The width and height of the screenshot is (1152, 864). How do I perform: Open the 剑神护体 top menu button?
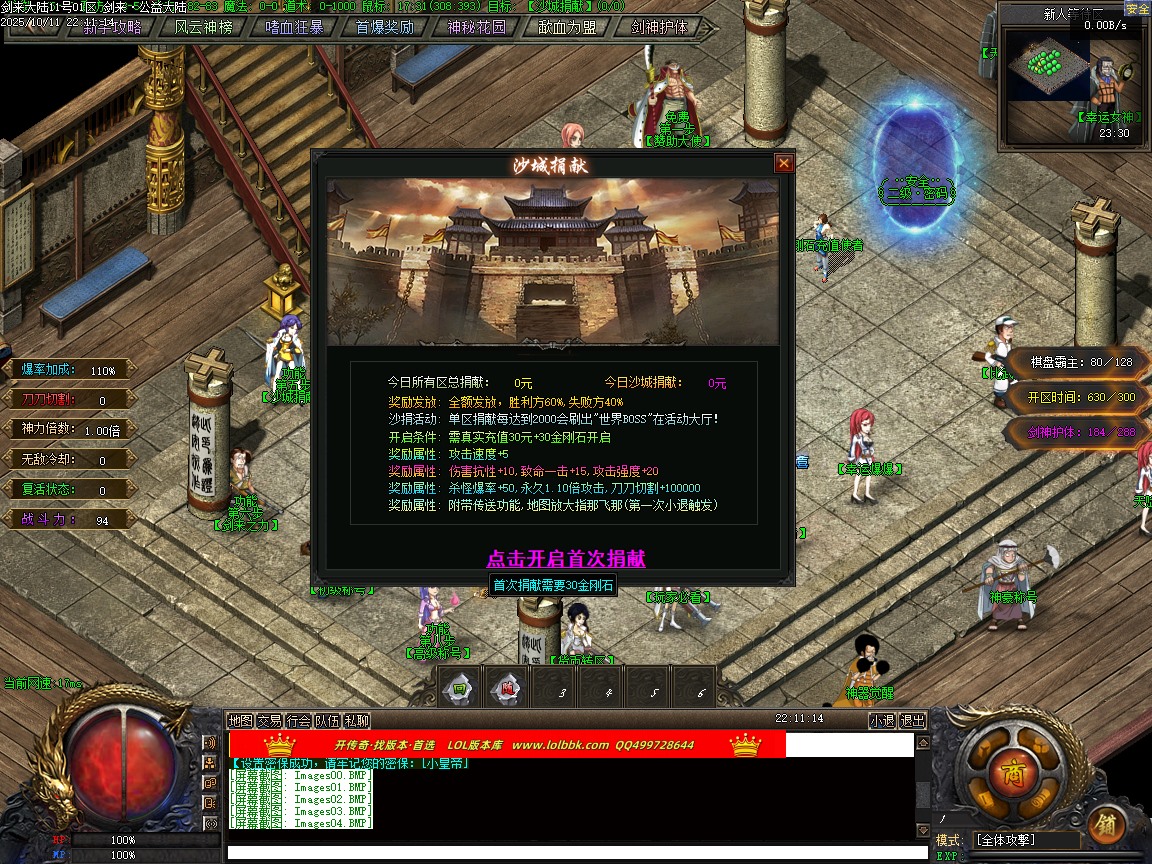[x=659, y=27]
